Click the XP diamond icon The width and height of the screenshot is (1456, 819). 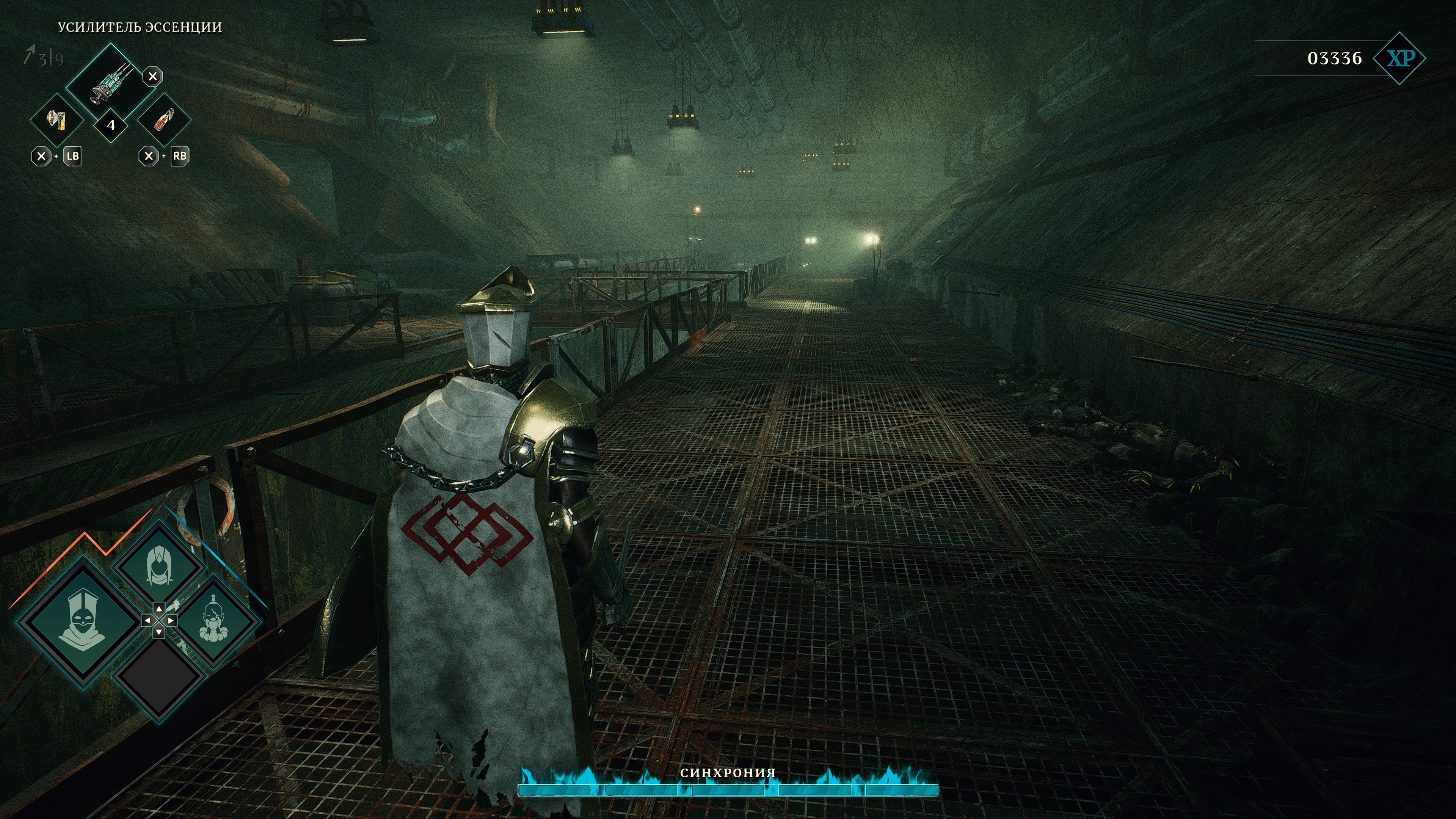pyautogui.click(x=1400, y=58)
